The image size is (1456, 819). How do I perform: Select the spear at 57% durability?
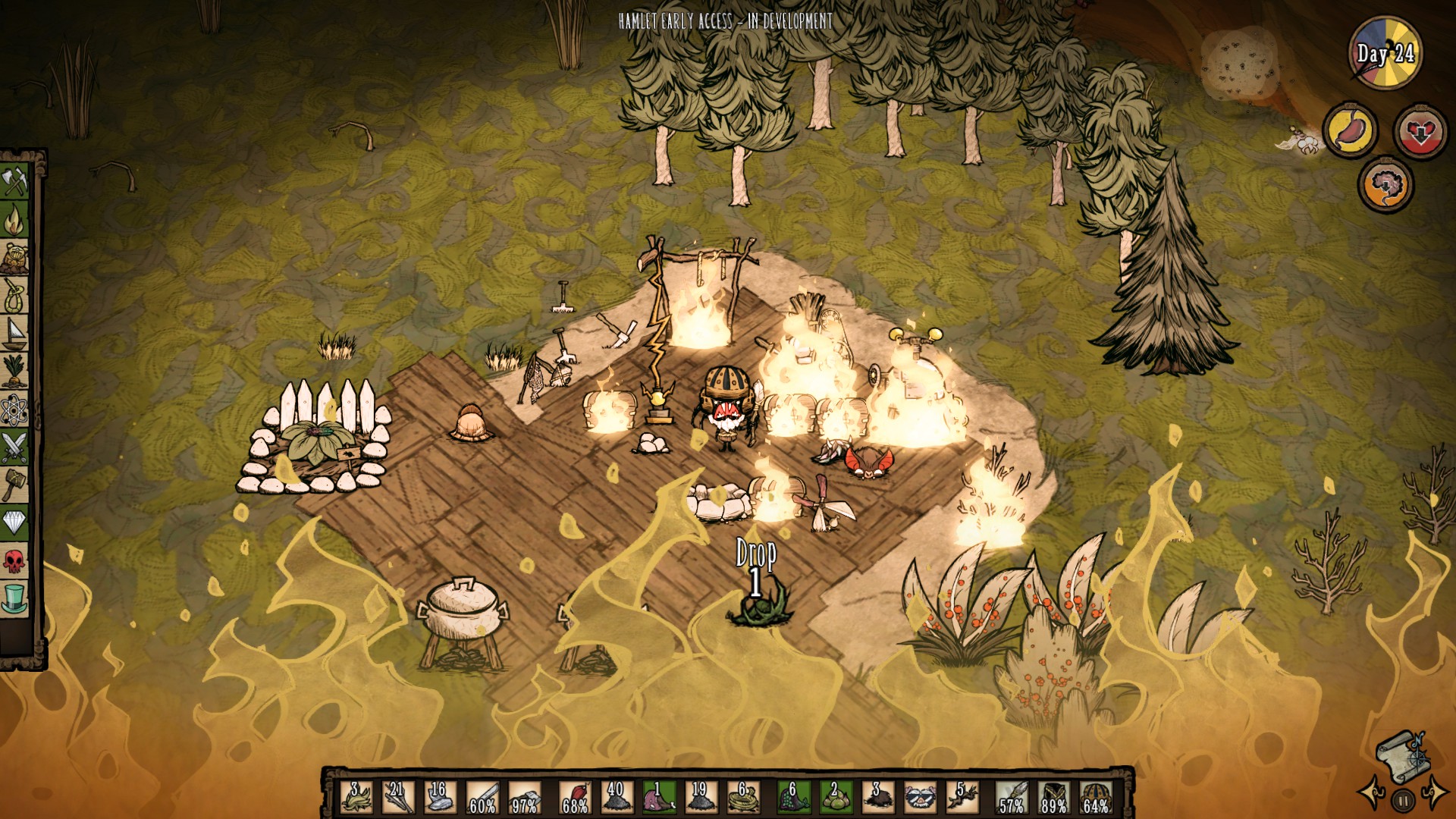click(x=1012, y=797)
